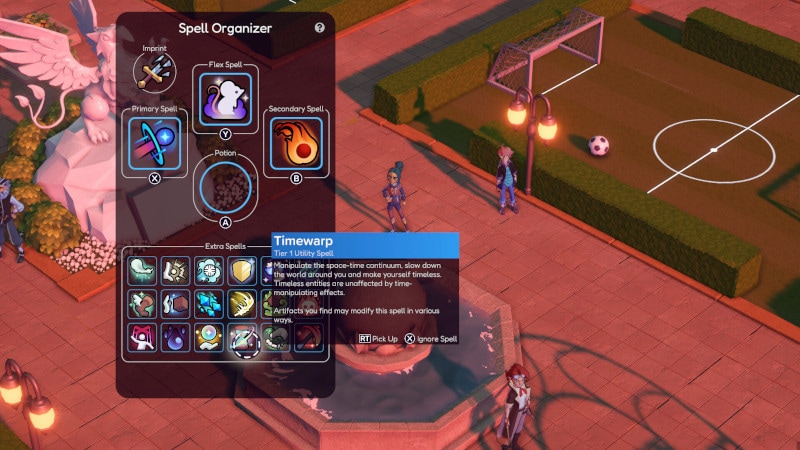This screenshot has width=800, height=450.
Task: Choose the golden slash extra spell
Action: pos(243,304)
